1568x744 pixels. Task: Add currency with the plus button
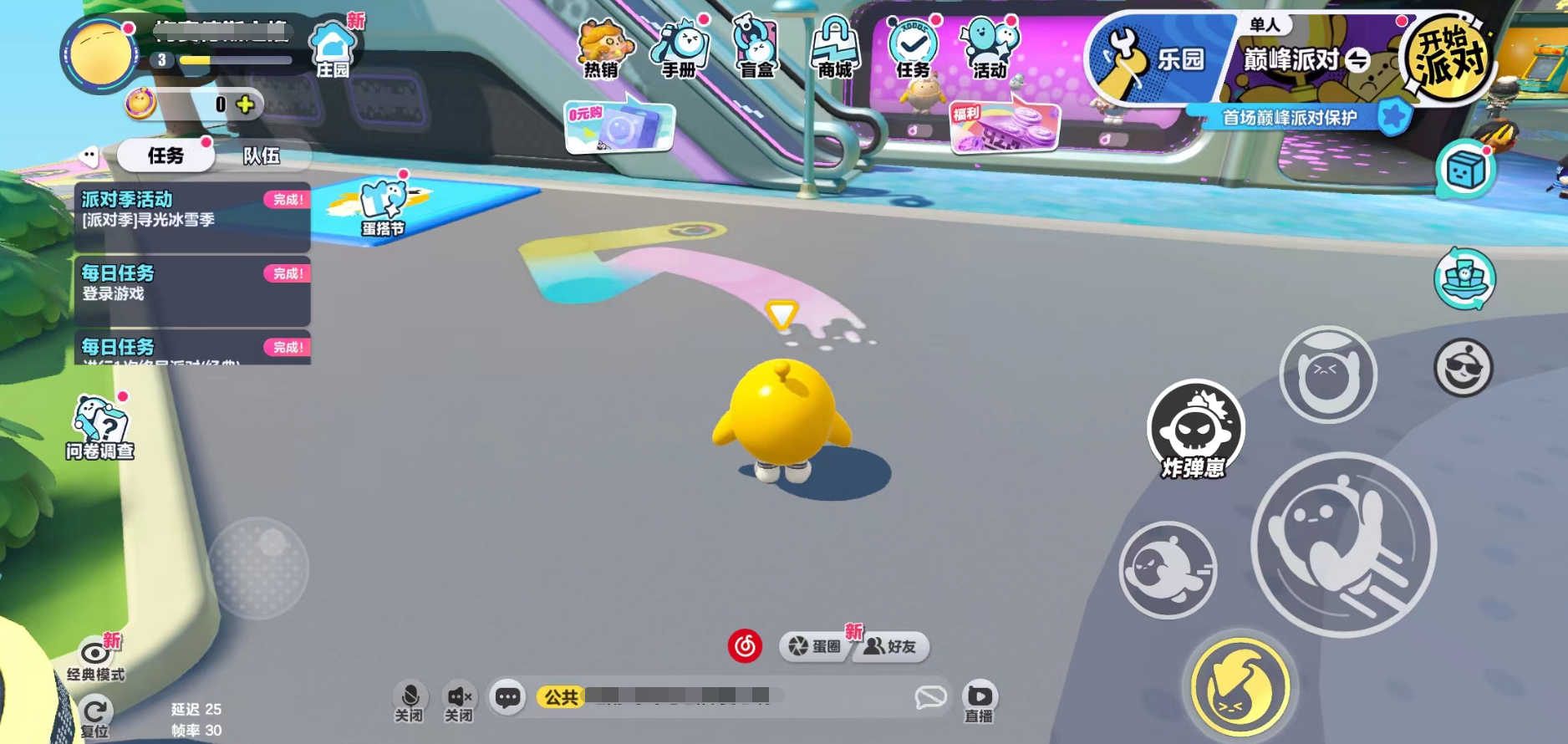(245, 104)
